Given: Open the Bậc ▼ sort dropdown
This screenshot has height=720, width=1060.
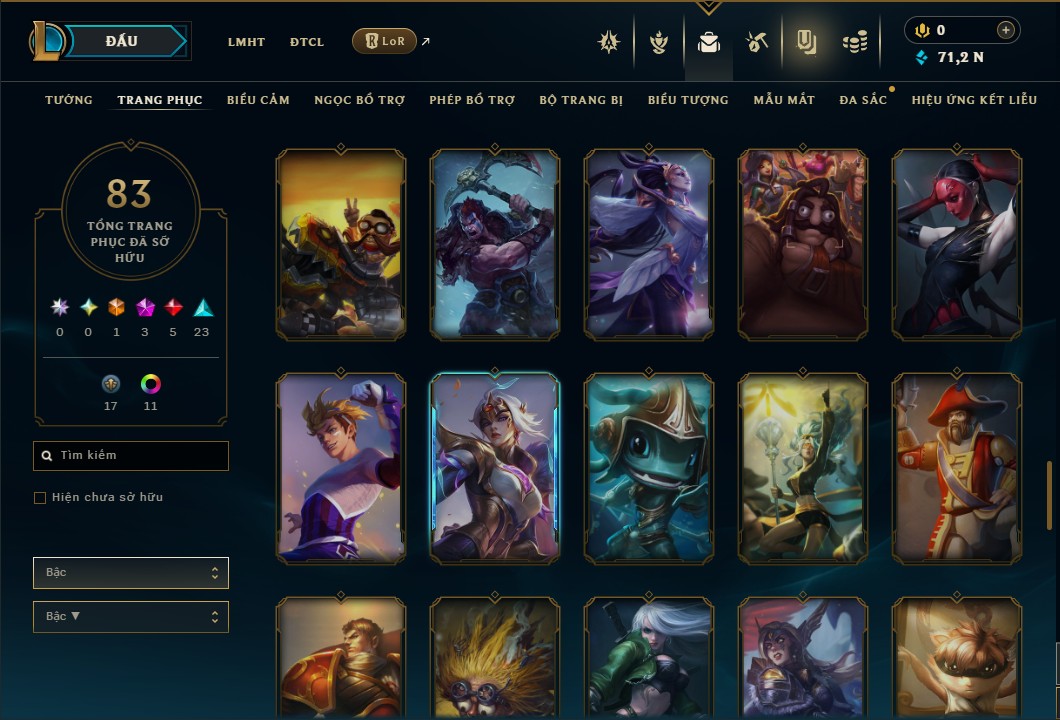Looking at the screenshot, I should (131, 617).
